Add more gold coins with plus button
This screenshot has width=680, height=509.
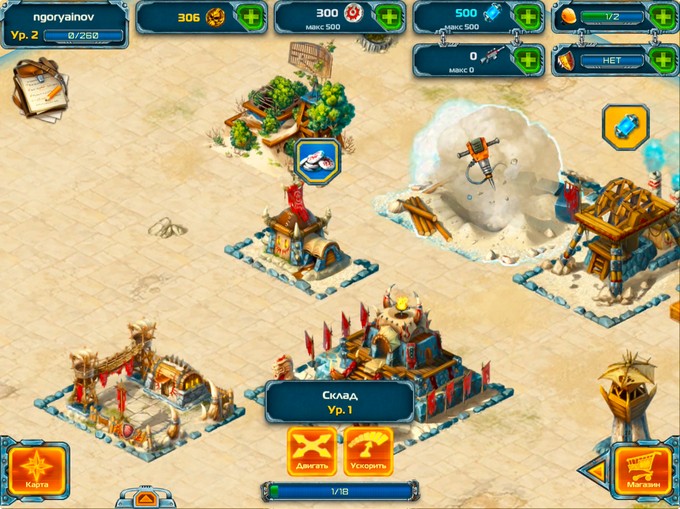[251, 18]
